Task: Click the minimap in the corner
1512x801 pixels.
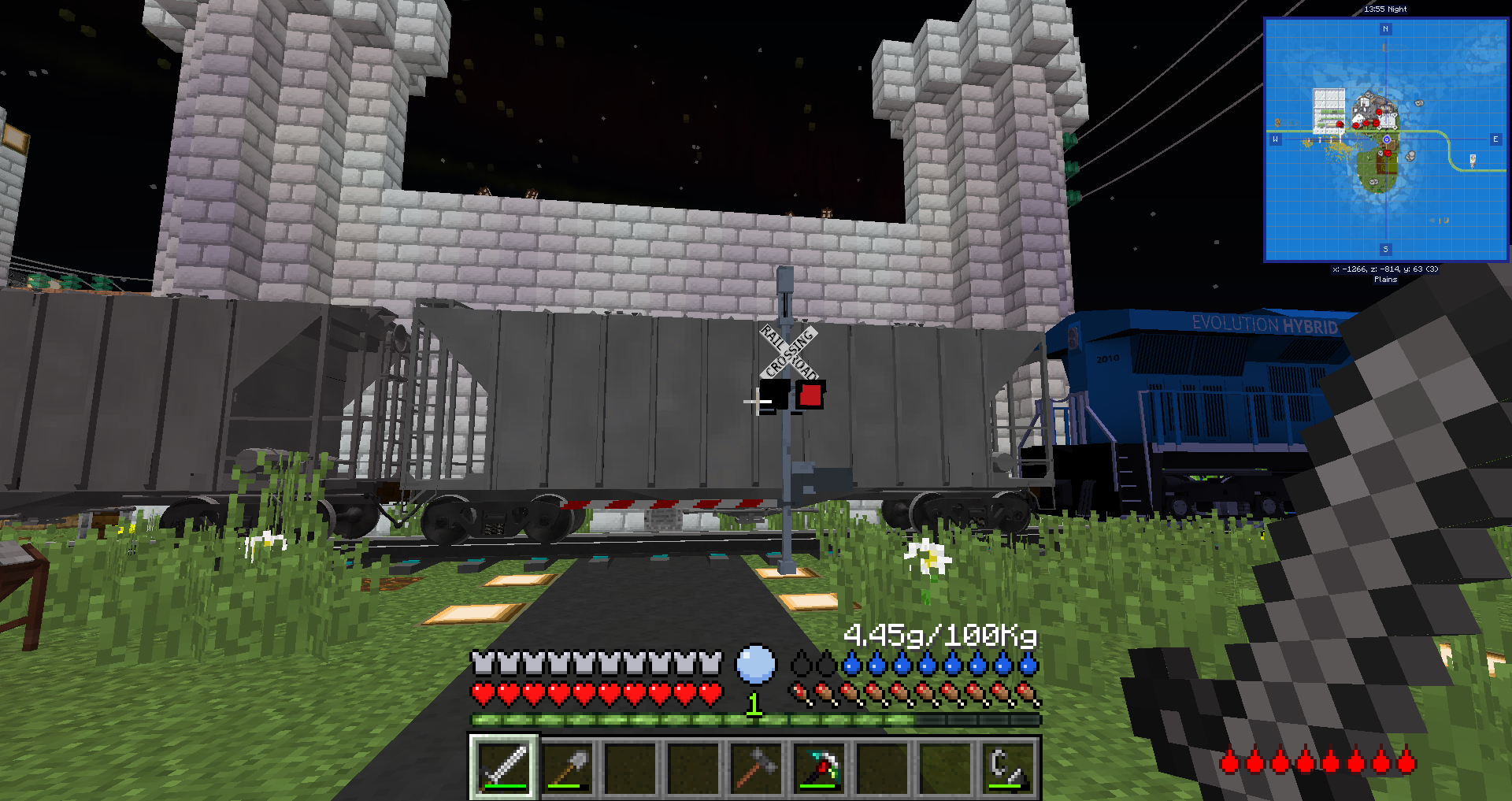Action: point(1385,140)
